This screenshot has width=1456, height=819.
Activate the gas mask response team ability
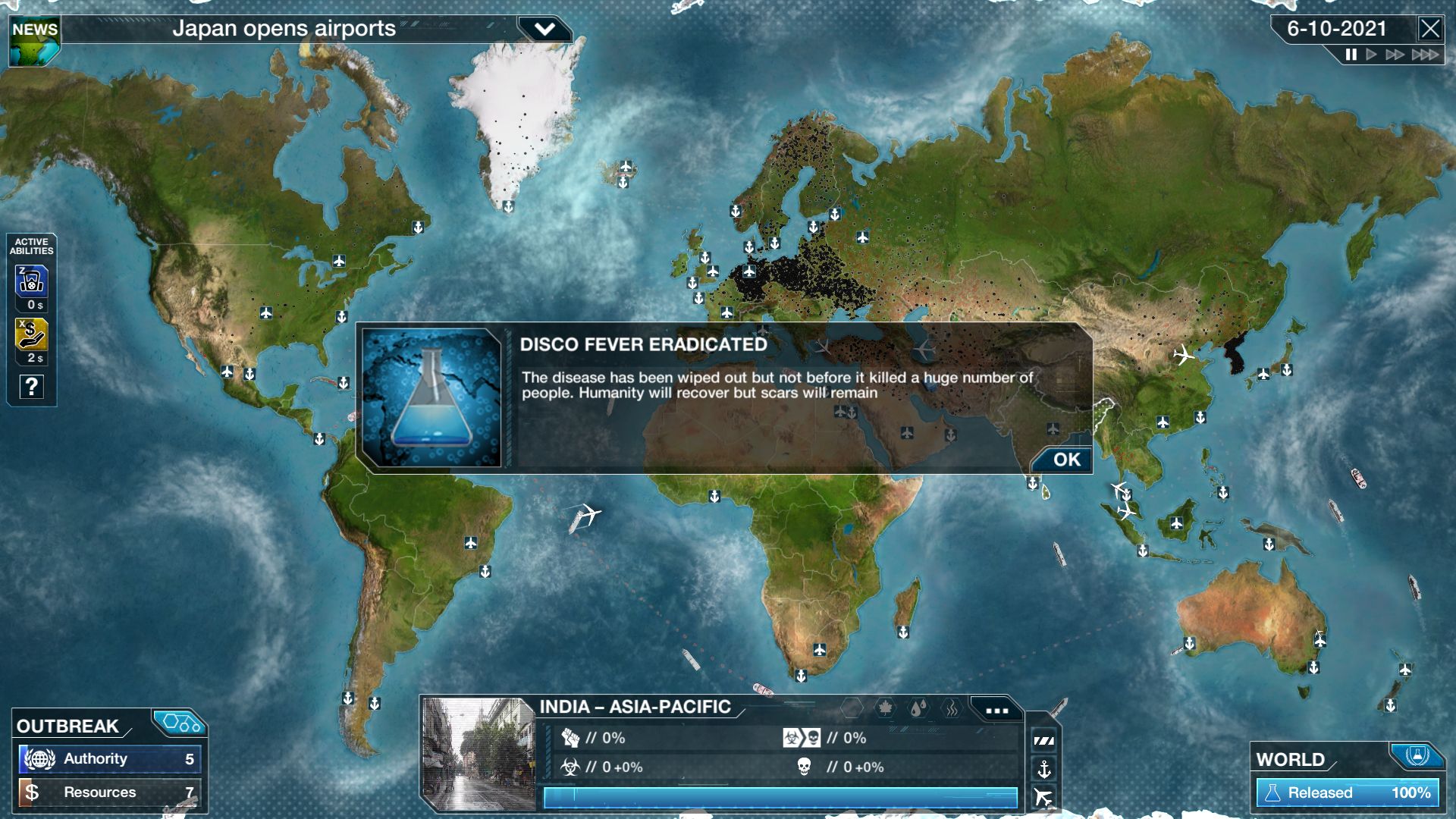(31, 281)
